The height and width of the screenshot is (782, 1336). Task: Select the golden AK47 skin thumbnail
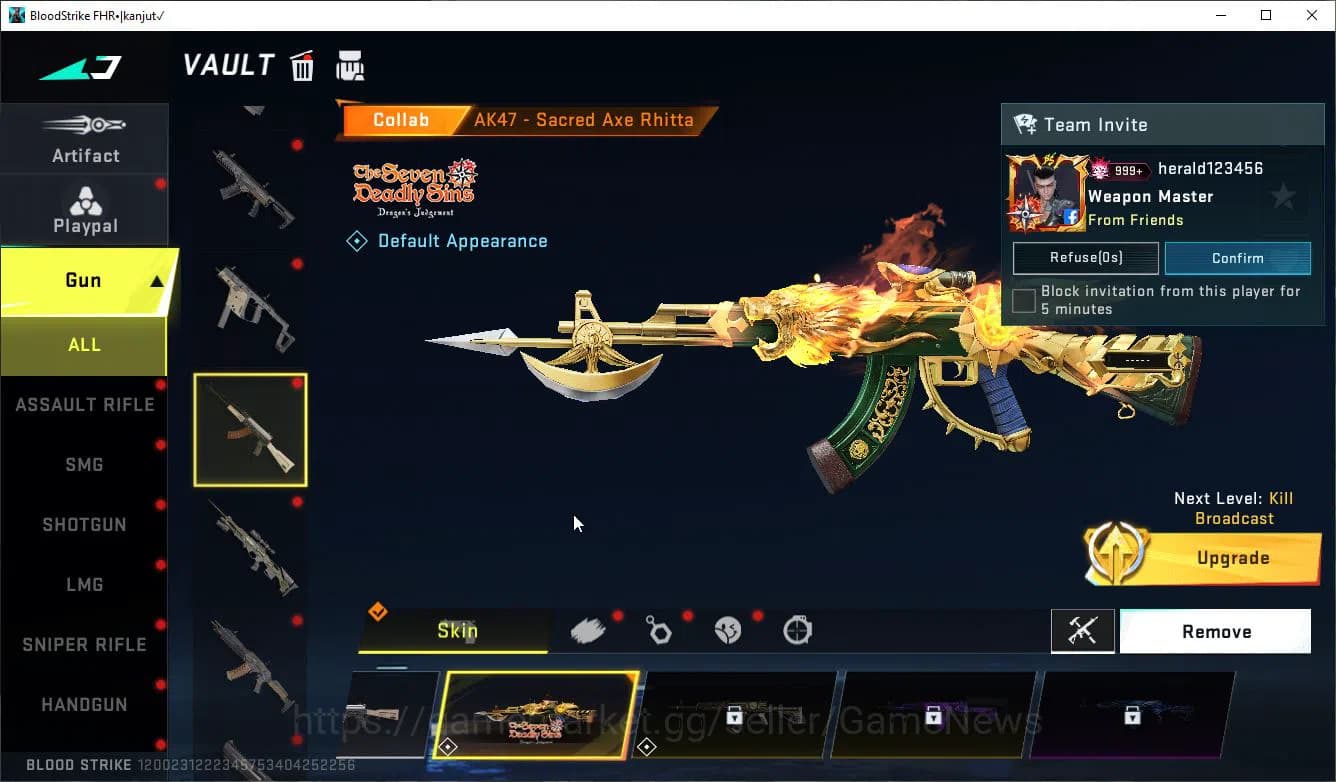point(537,712)
